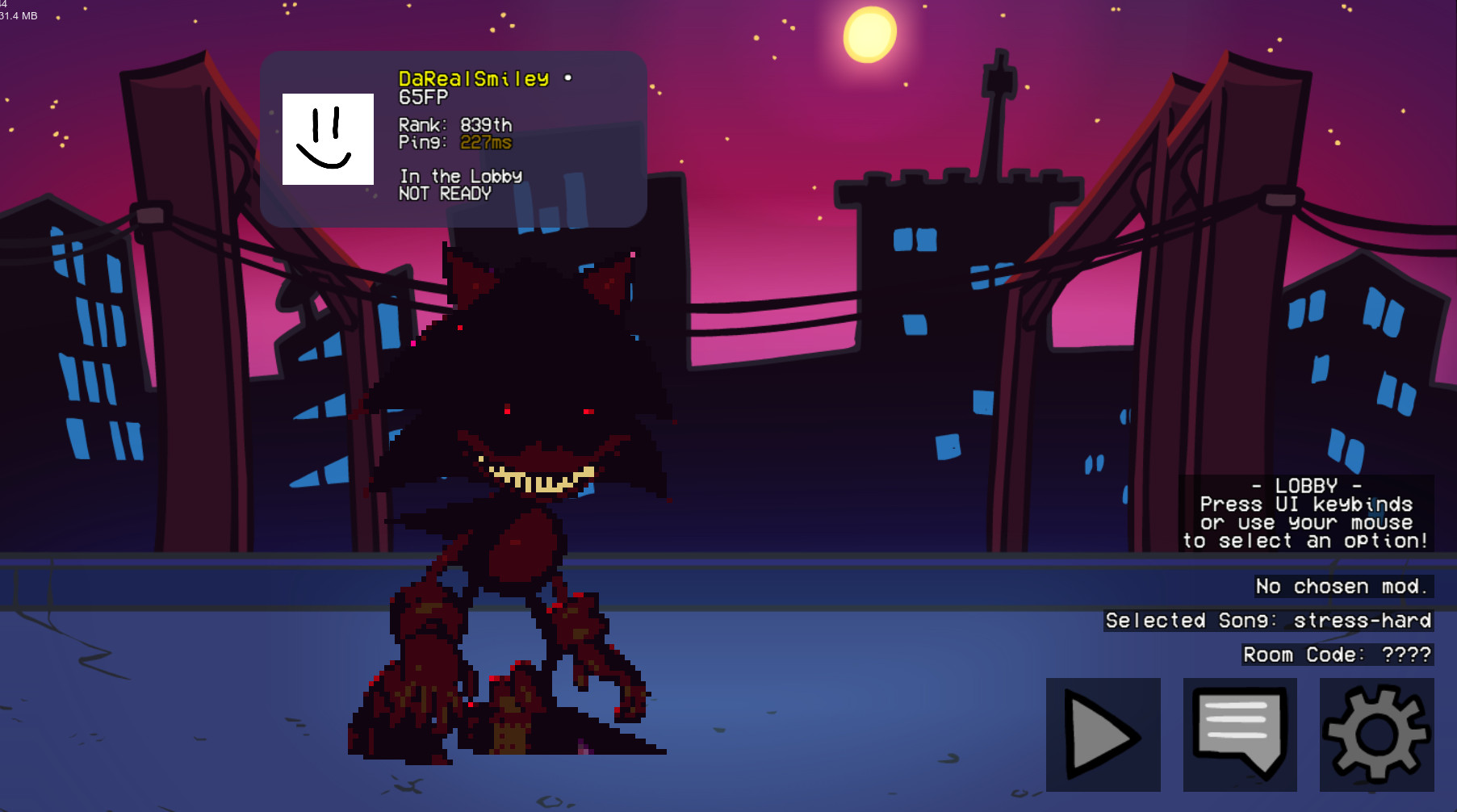Click the online status dot beside DaRealSmiley
Image resolution: width=1457 pixels, height=812 pixels.
click(567, 80)
